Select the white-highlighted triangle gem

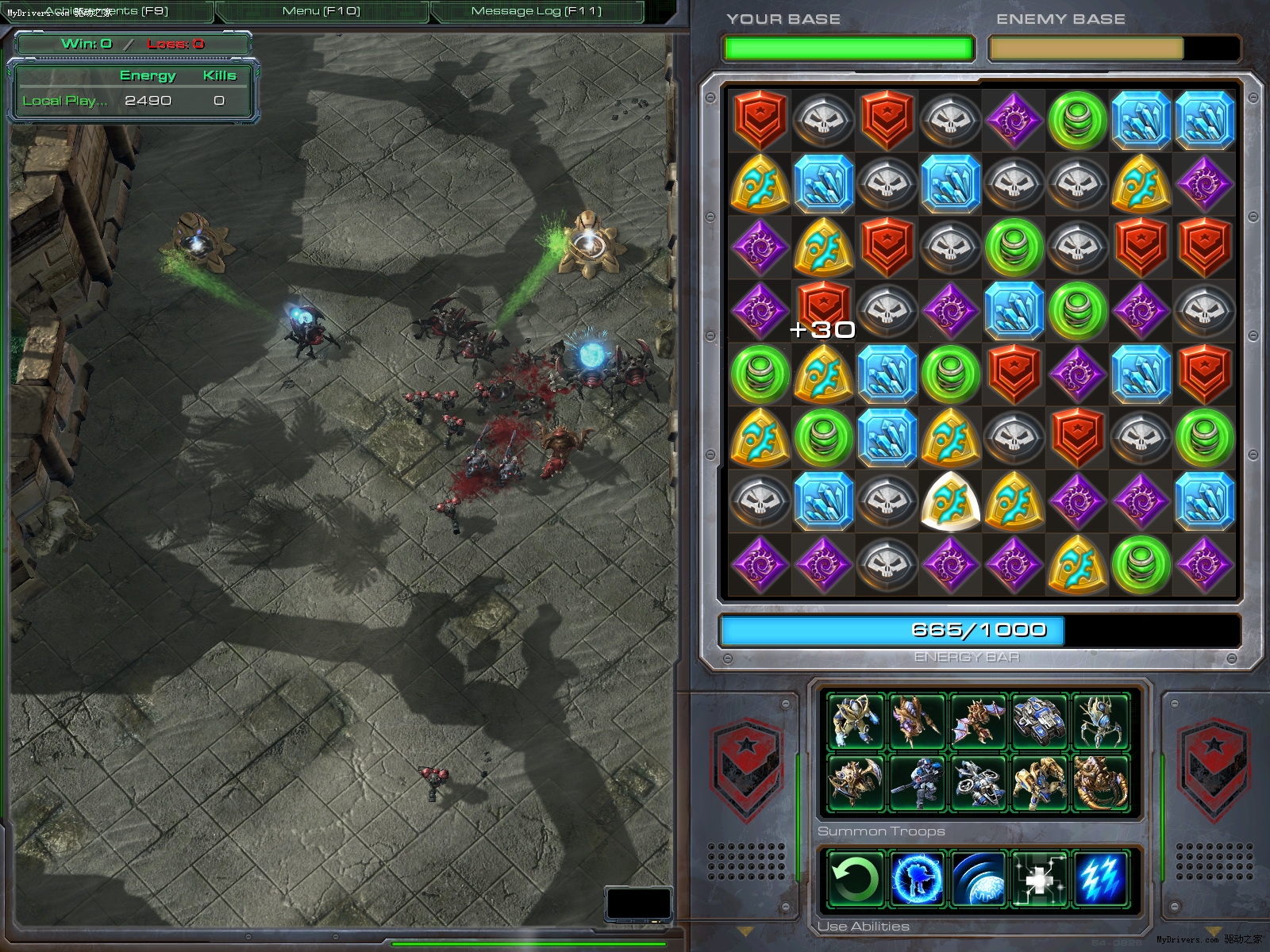(x=950, y=501)
